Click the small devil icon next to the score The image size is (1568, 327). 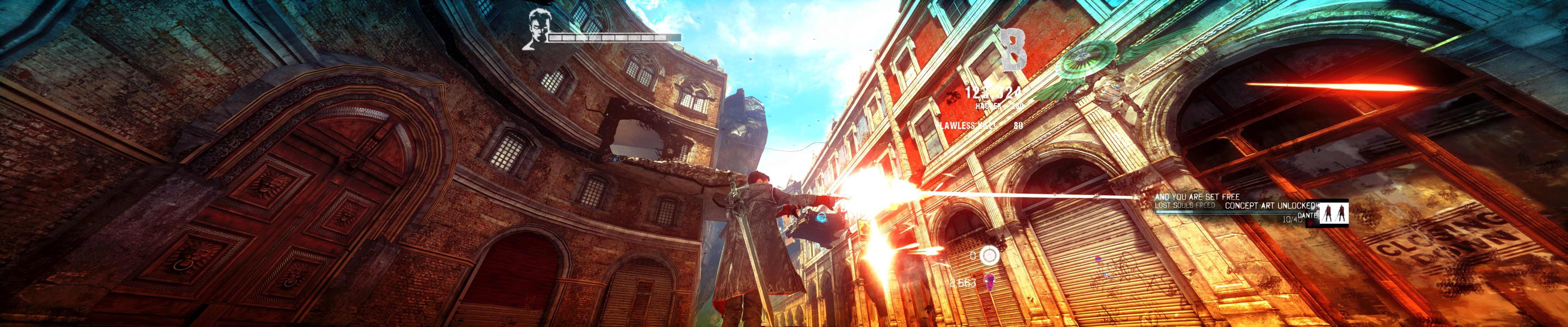click(954, 98)
